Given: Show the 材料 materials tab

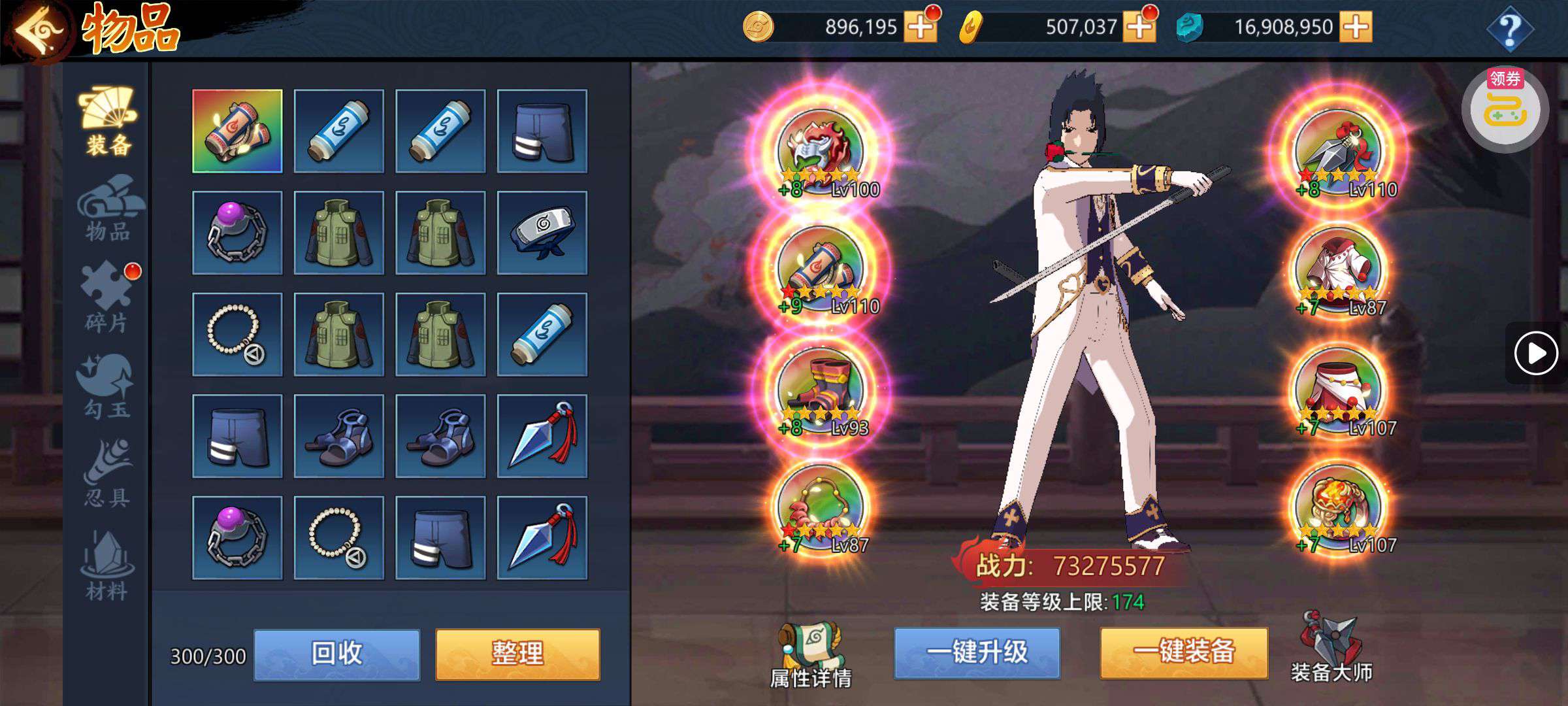Looking at the screenshot, I should (x=108, y=566).
